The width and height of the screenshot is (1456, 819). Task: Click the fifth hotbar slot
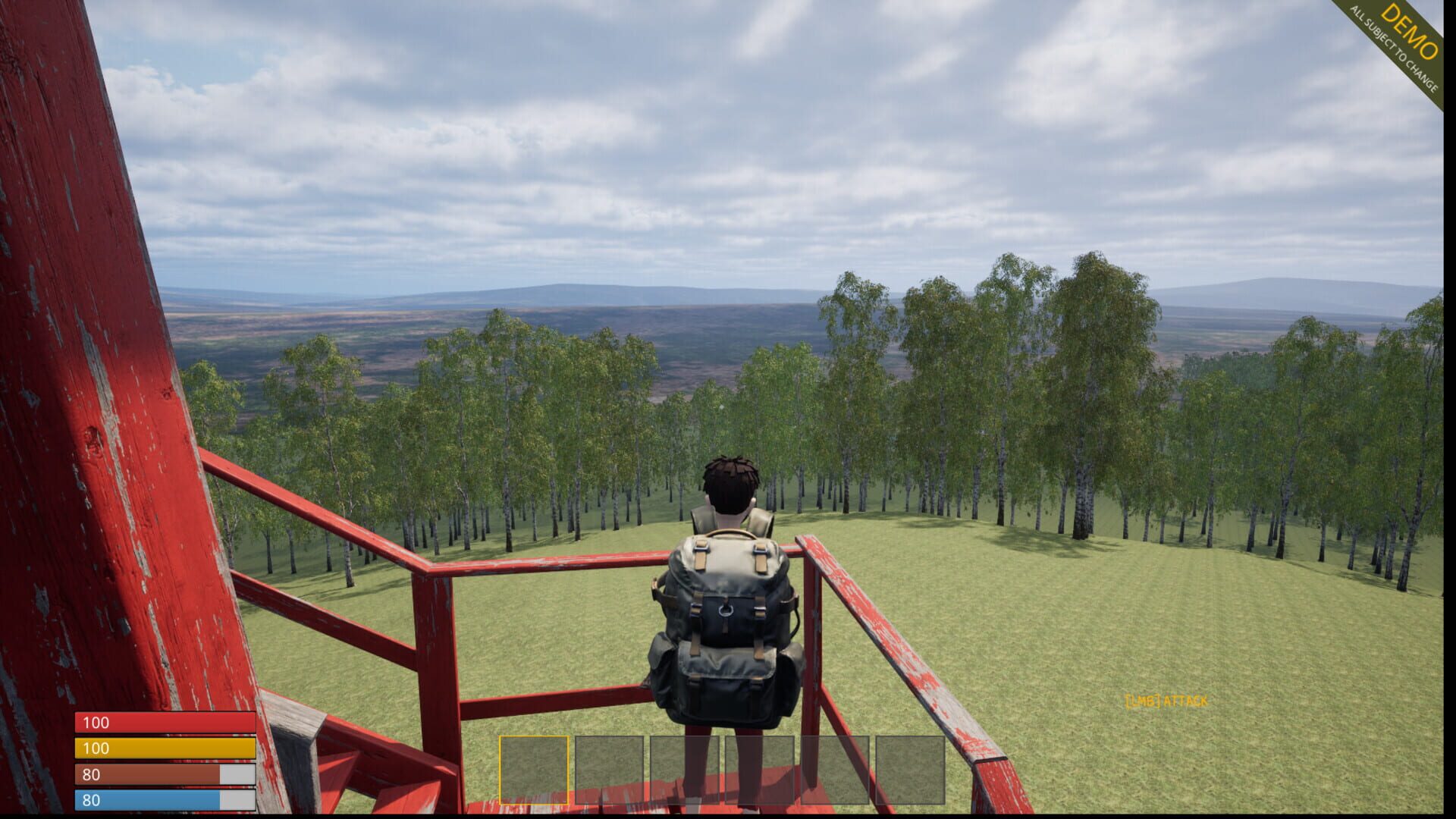click(x=835, y=770)
